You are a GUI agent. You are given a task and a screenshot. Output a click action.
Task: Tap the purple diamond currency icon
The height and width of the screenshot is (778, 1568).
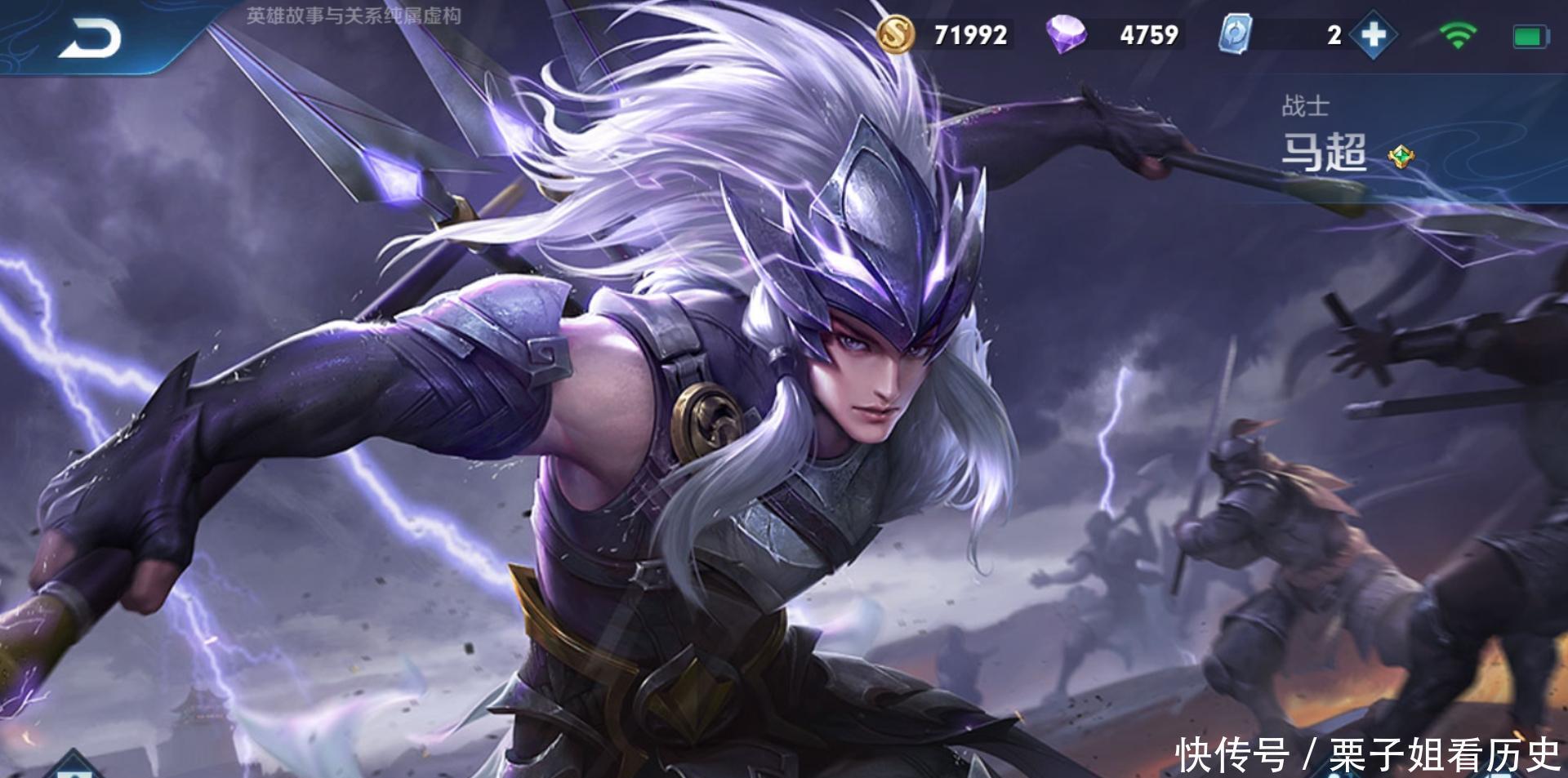click(x=1066, y=34)
